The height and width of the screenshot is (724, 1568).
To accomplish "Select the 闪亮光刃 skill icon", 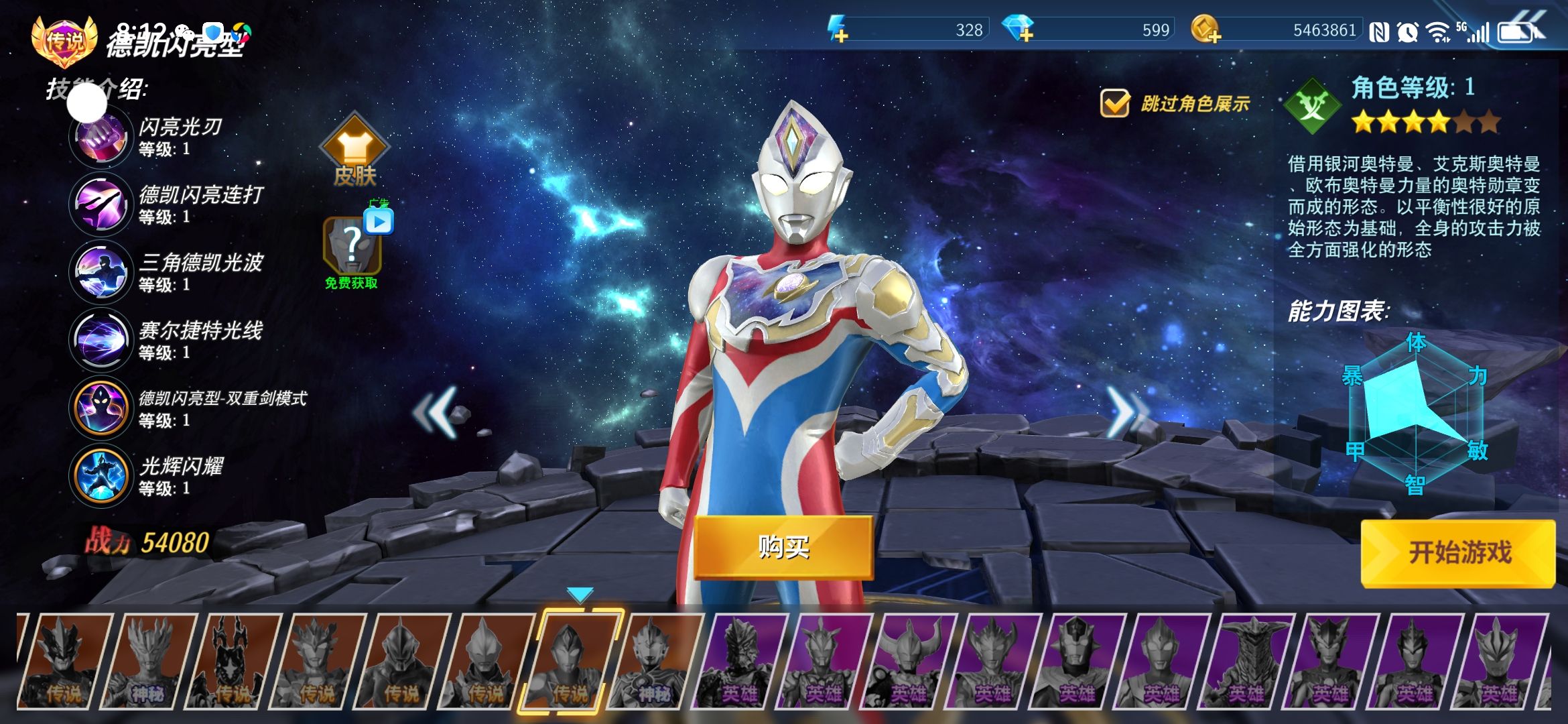I will [x=101, y=137].
